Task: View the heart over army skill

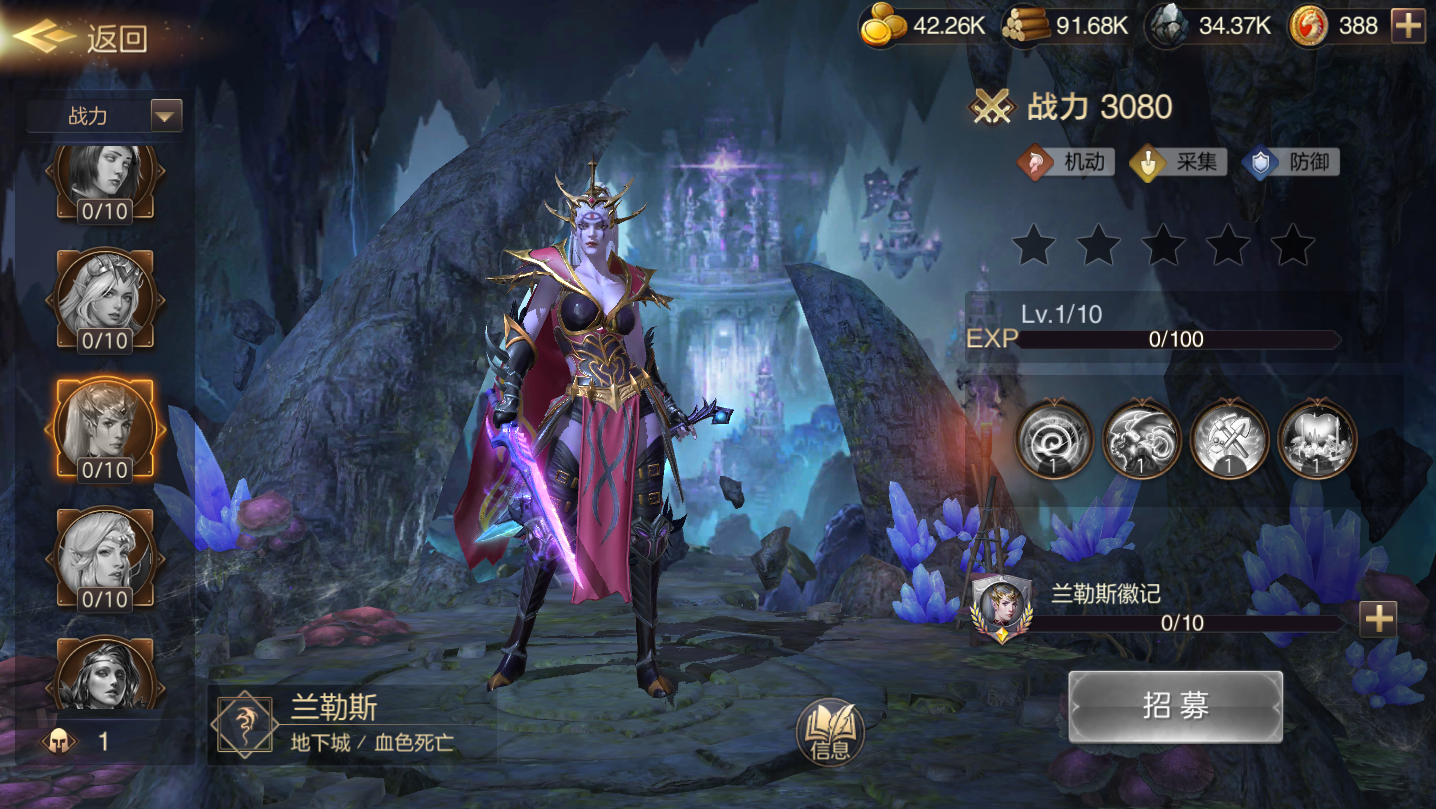Action: (x=1317, y=439)
